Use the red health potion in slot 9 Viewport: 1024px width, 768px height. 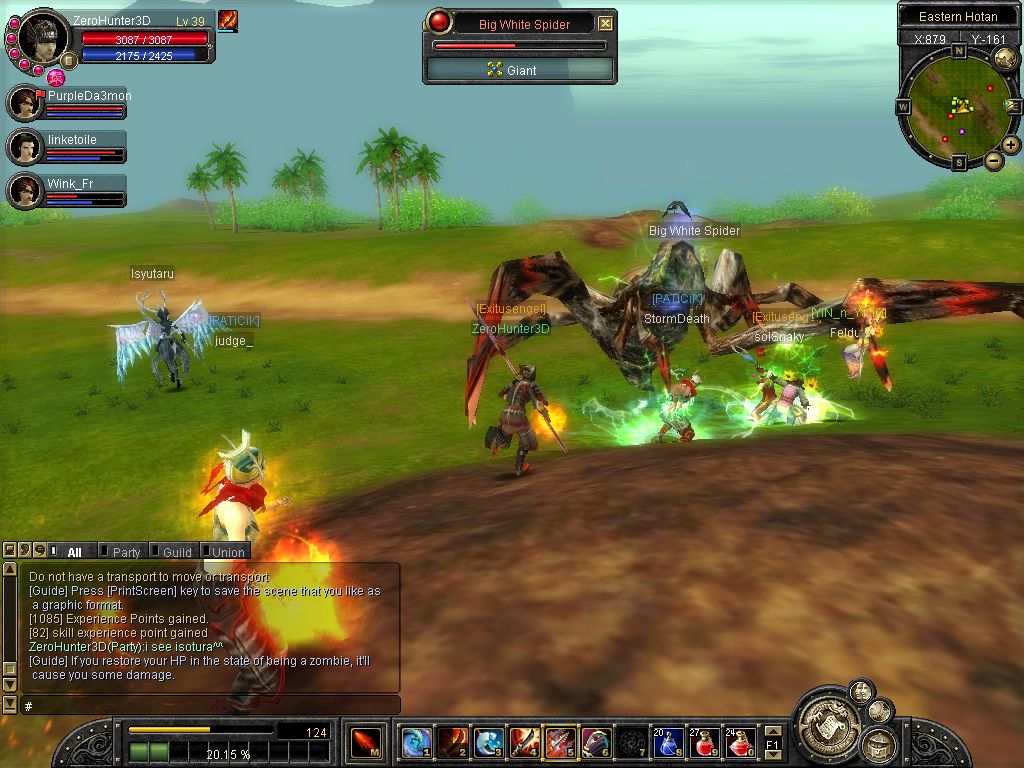(703, 742)
